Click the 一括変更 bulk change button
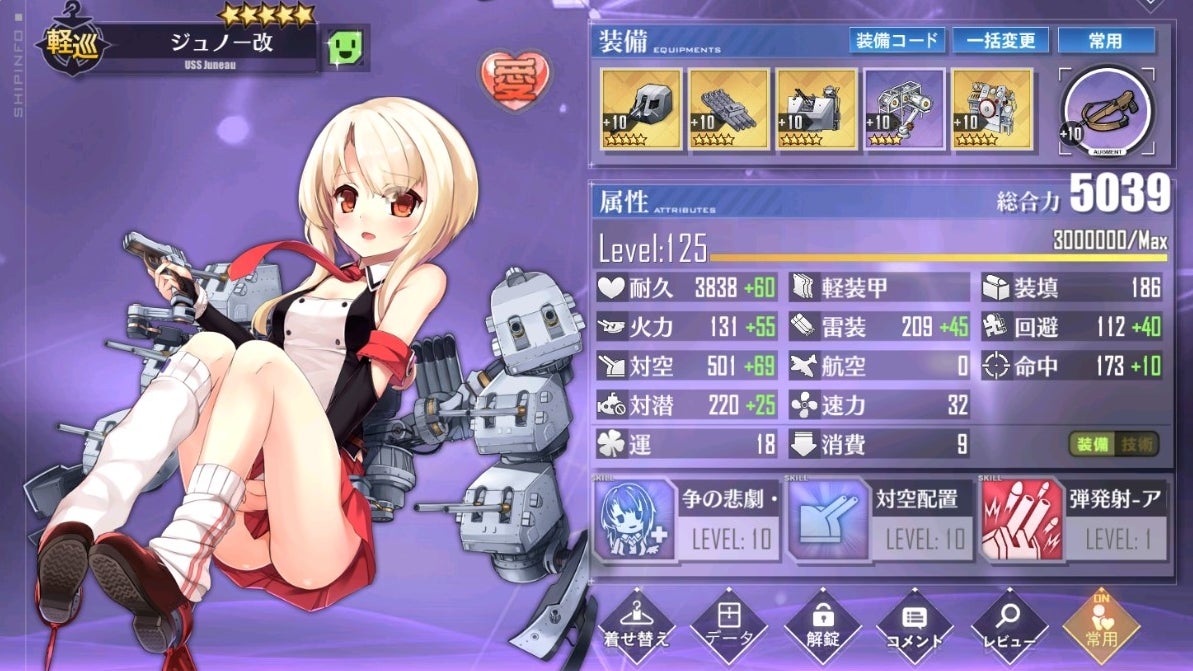The image size is (1193, 671). pyautogui.click(x=1000, y=41)
